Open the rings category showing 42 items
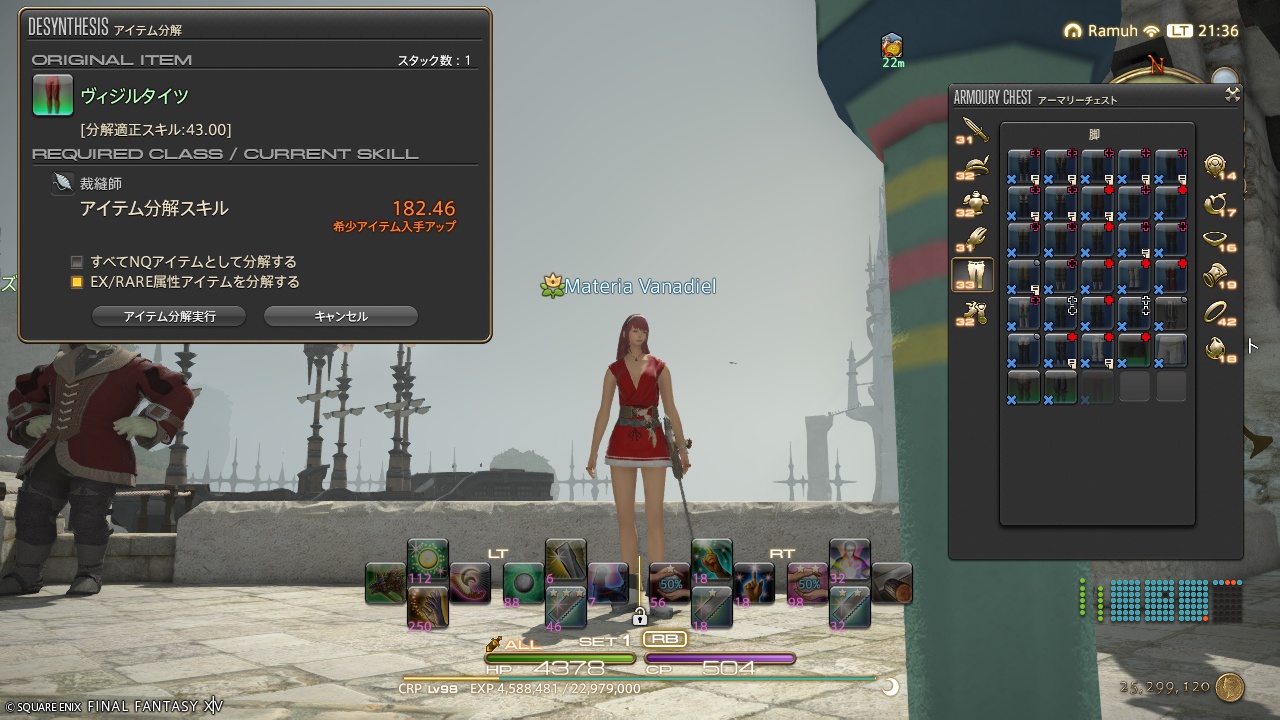 pyautogui.click(x=1217, y=312)
